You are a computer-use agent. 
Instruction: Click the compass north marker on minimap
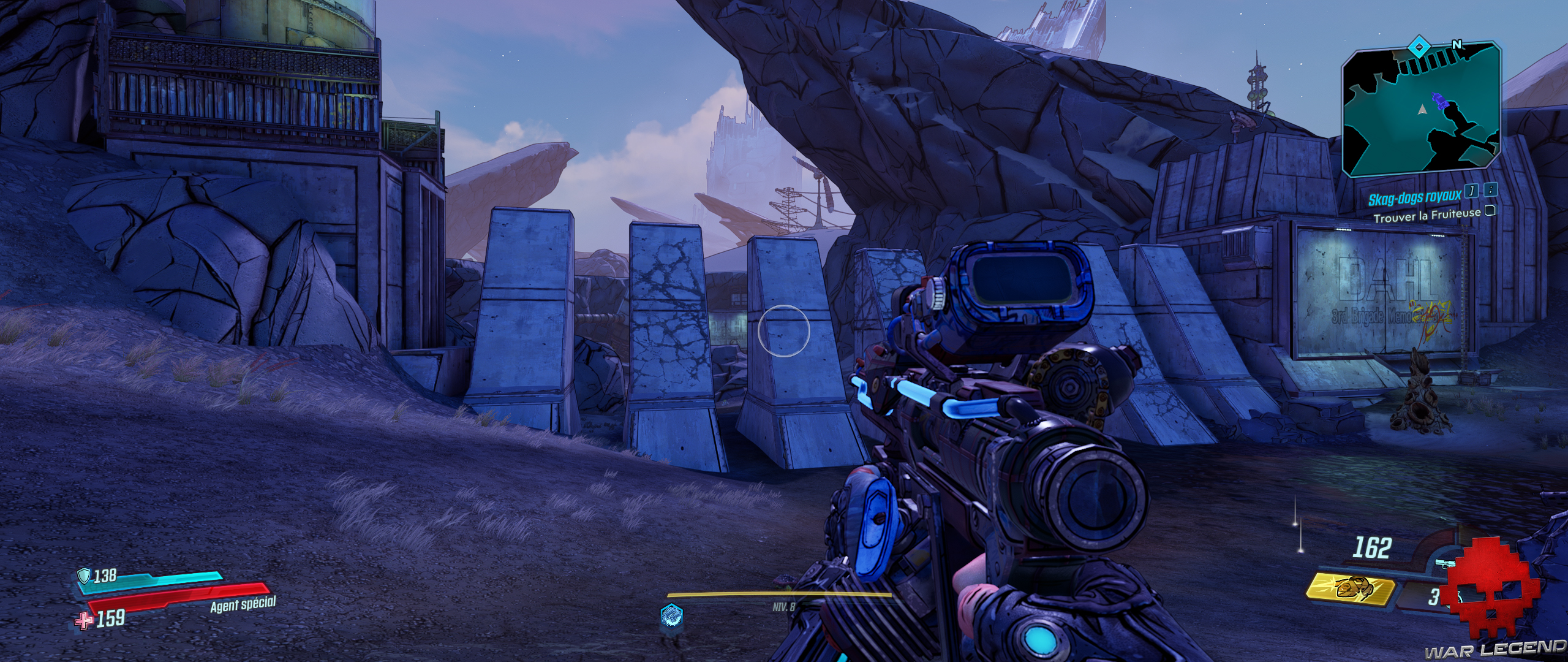pos(1457,44)
